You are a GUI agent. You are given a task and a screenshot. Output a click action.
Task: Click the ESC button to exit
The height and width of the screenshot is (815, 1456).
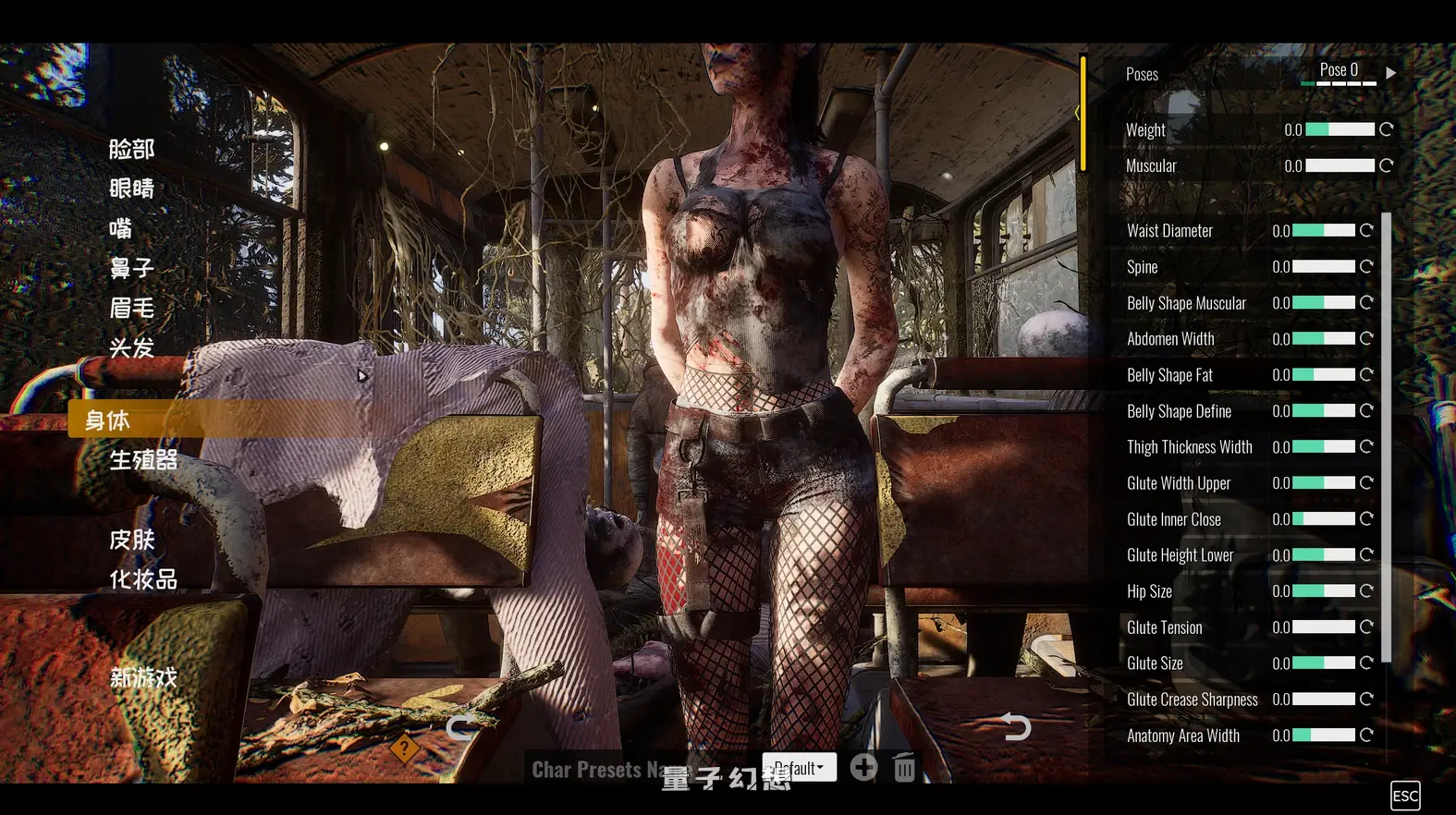pos(1404,796)
